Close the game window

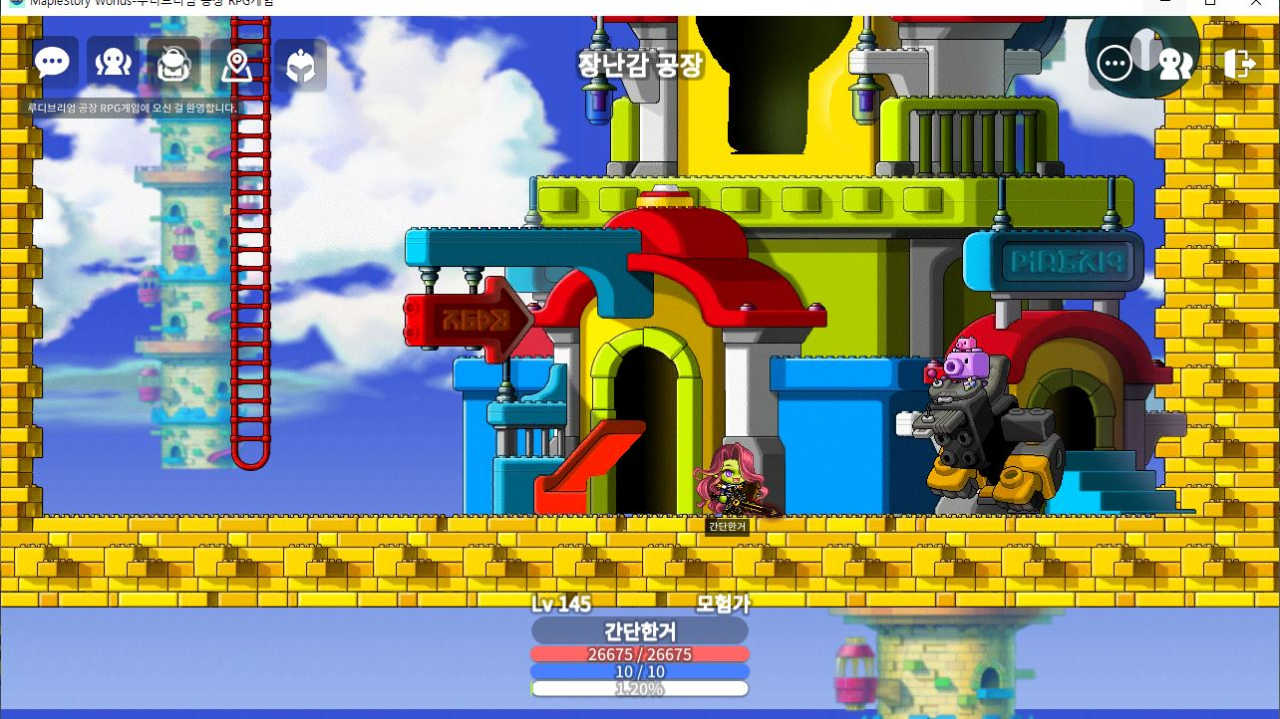1256,4
